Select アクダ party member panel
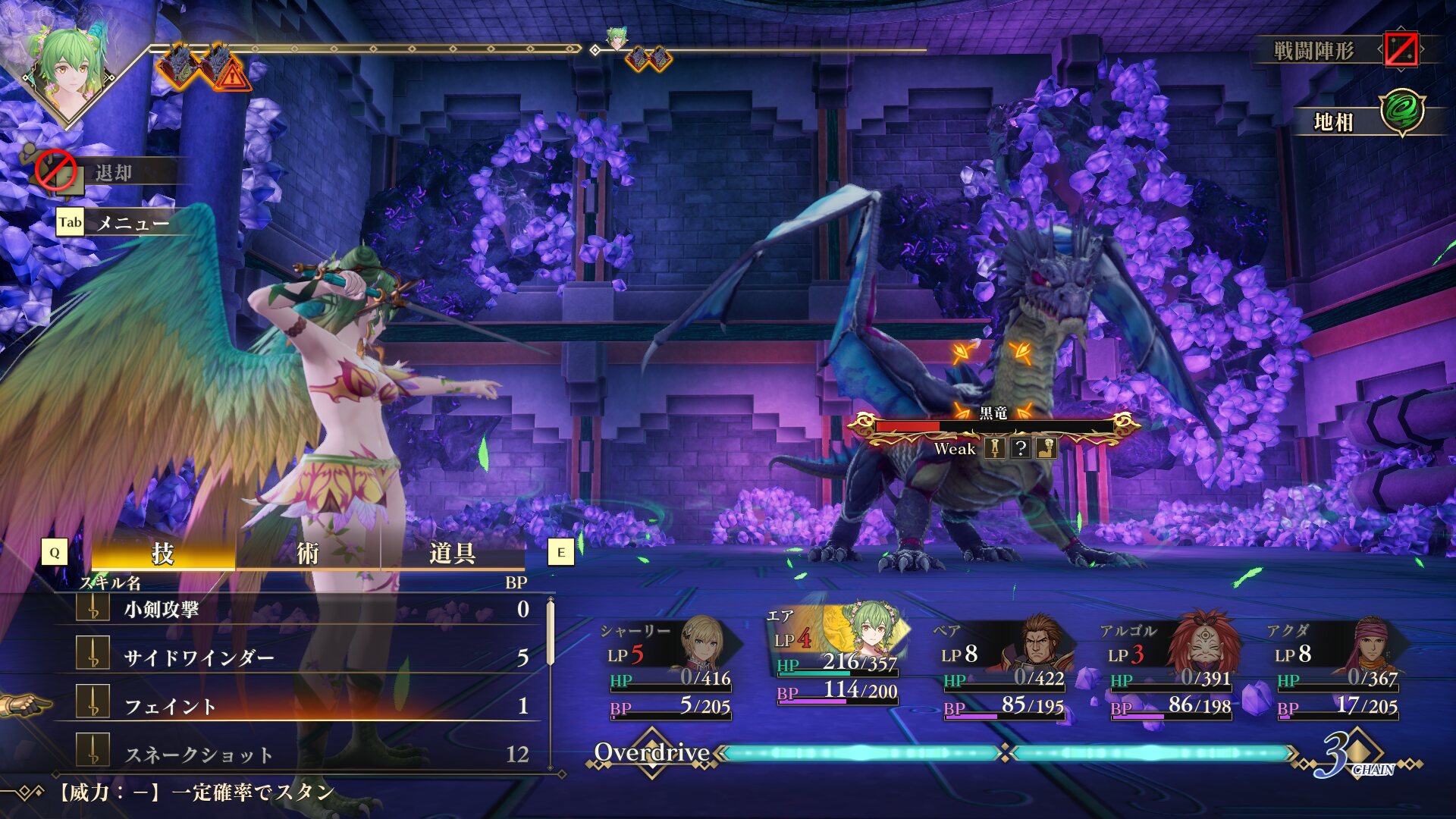 click(1336, 667)
